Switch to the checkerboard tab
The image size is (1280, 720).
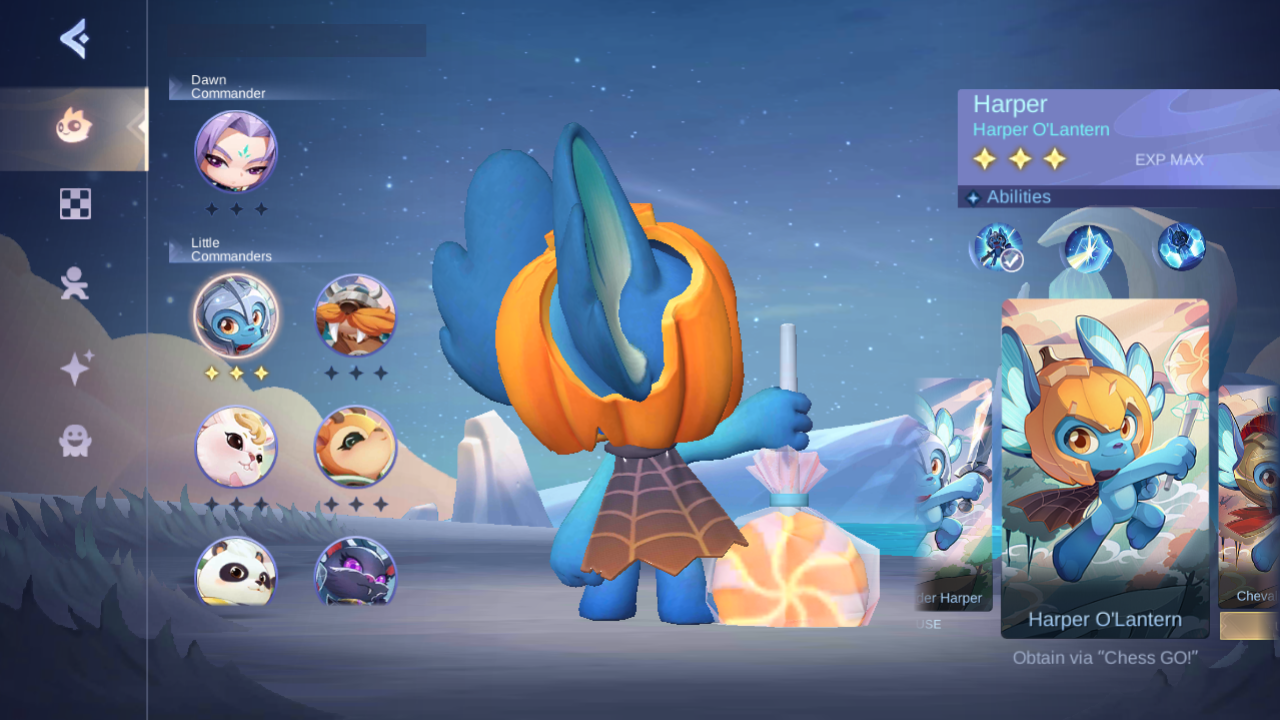(x=75, y=204)
